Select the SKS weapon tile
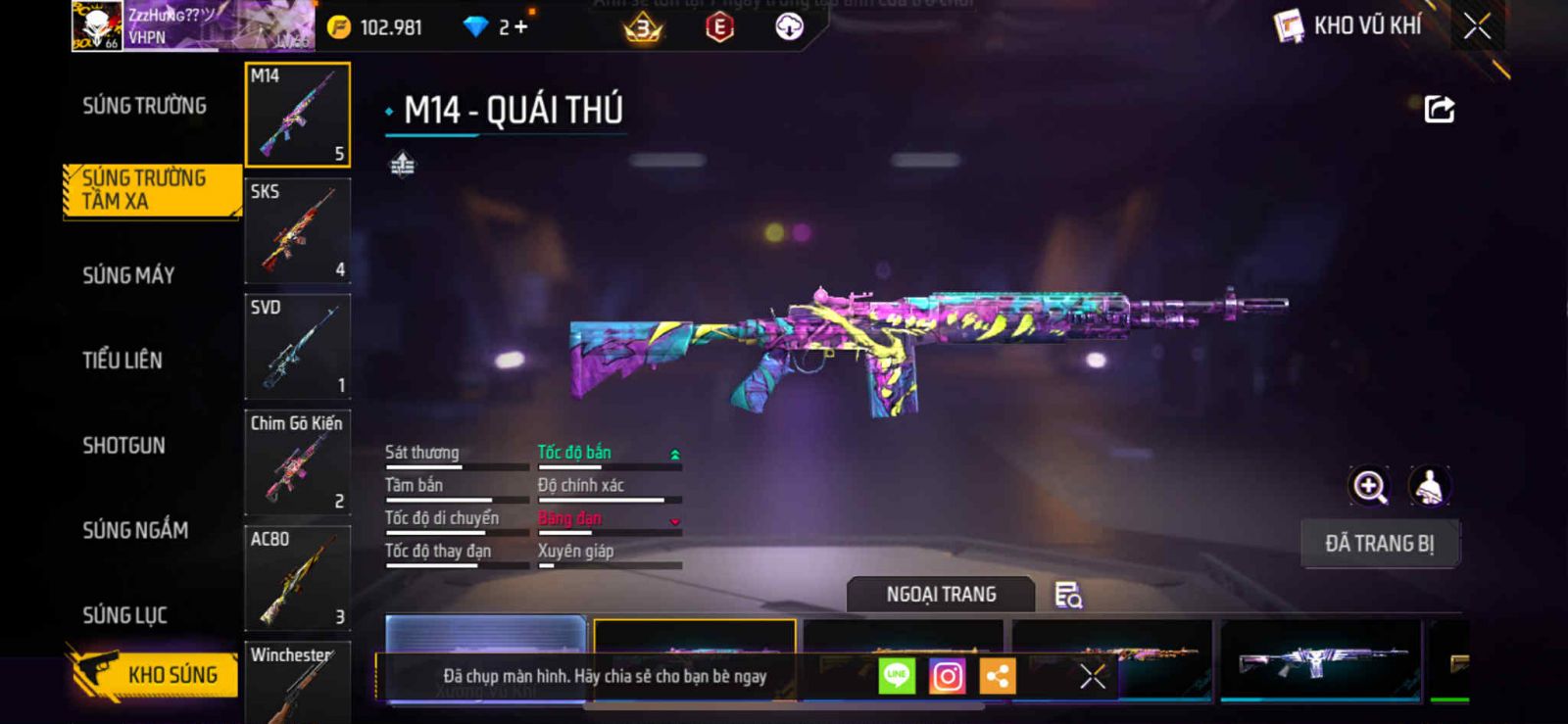Screen dimensions: 1568x724 click(x=297, y=230)
